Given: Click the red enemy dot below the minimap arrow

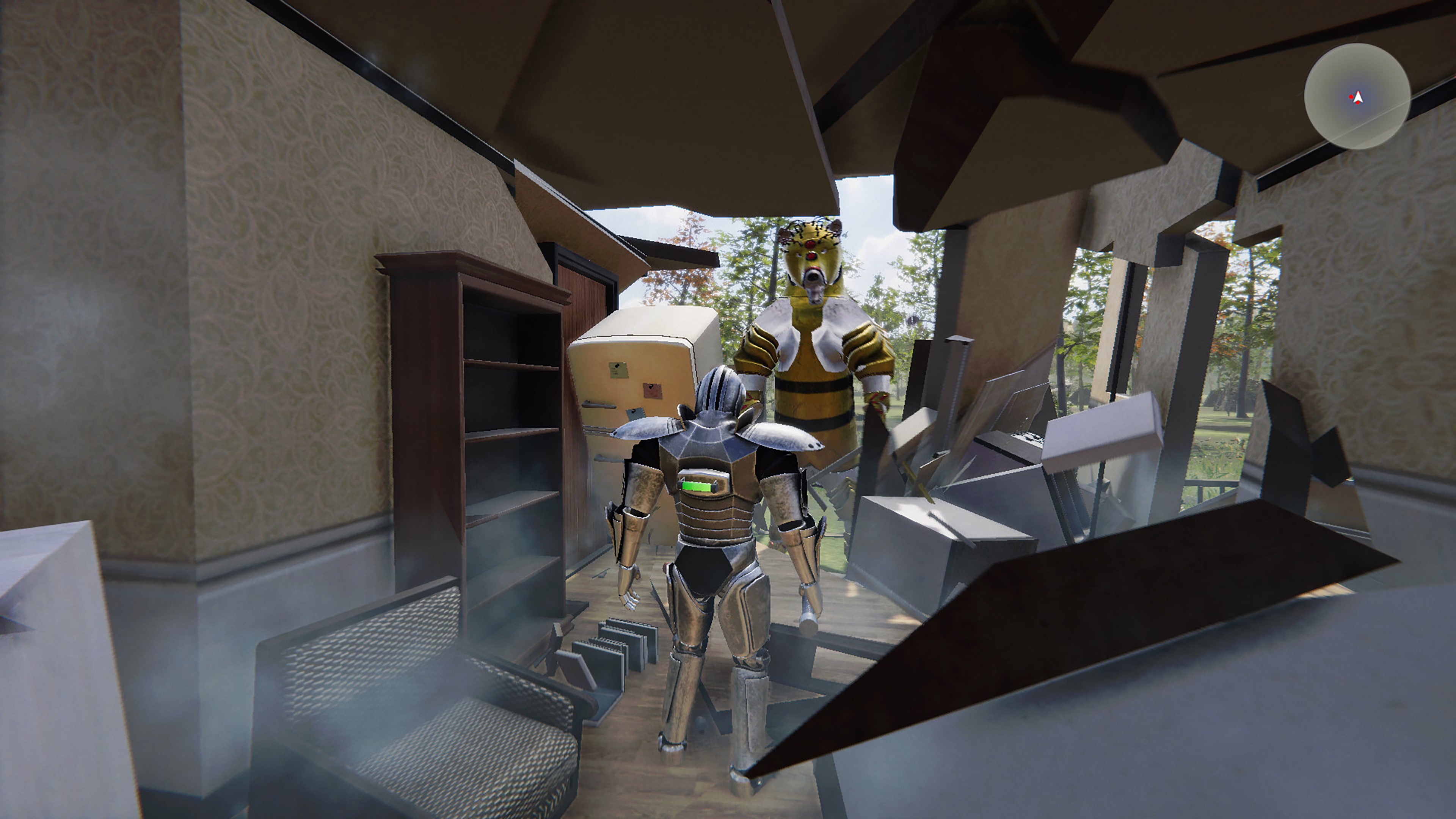Looking at the screenshot, I should coord(1358,104).
